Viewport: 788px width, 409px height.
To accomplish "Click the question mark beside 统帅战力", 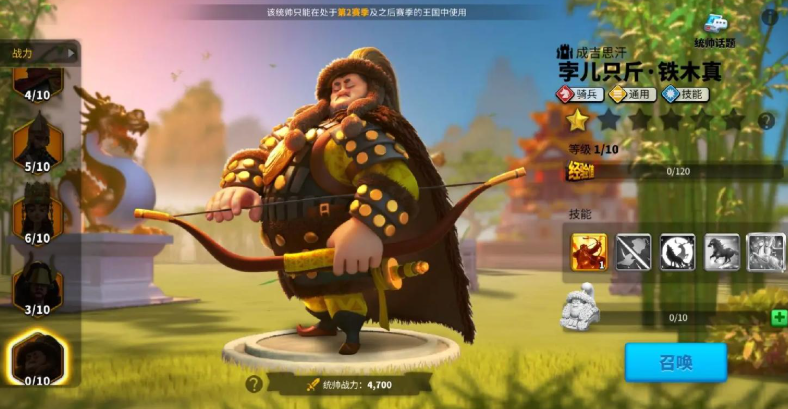I will [254, 383].
